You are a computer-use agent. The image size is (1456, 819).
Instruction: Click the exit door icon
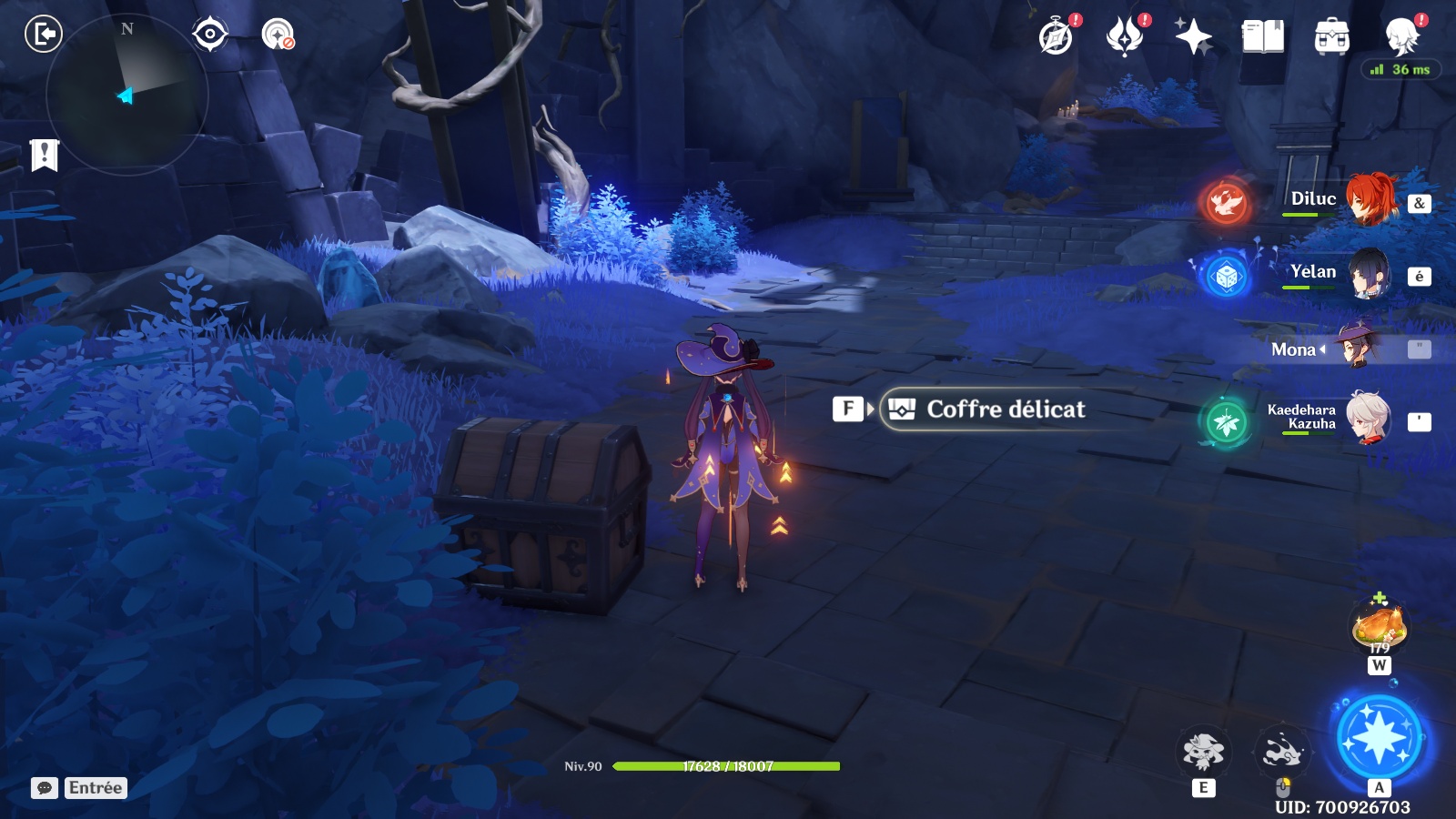point(43,35)
